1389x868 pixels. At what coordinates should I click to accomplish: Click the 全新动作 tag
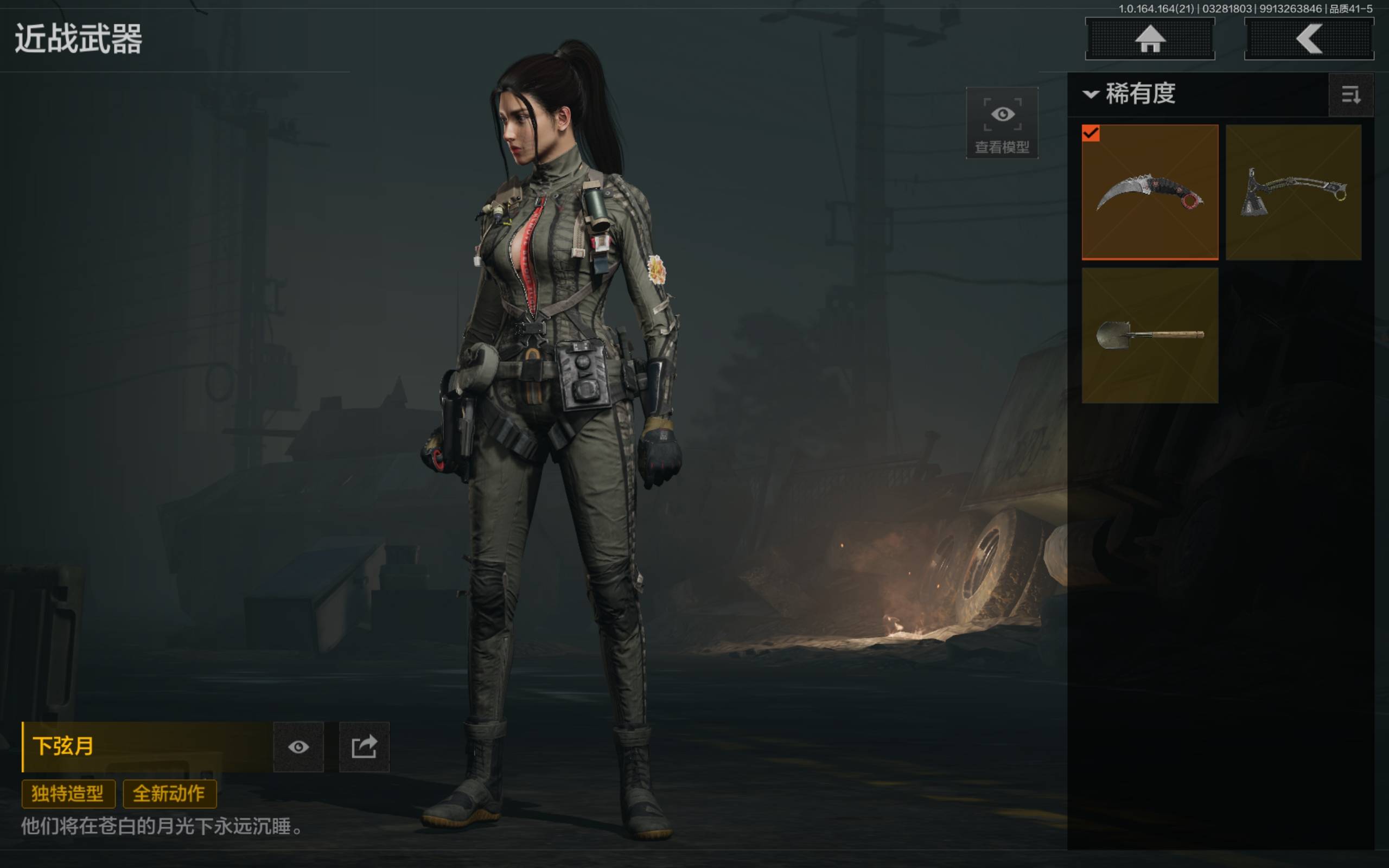(169, 793)
